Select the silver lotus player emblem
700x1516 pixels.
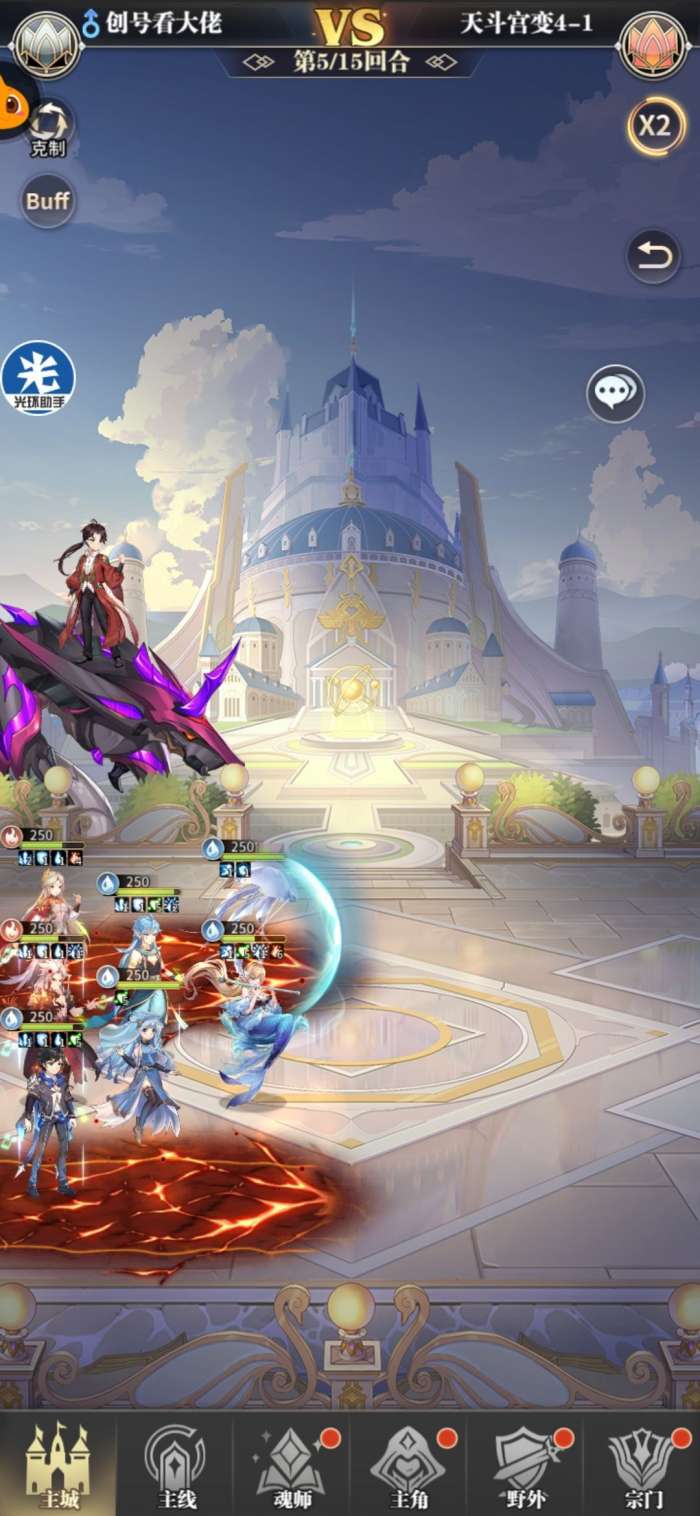(x=46, y=45)
